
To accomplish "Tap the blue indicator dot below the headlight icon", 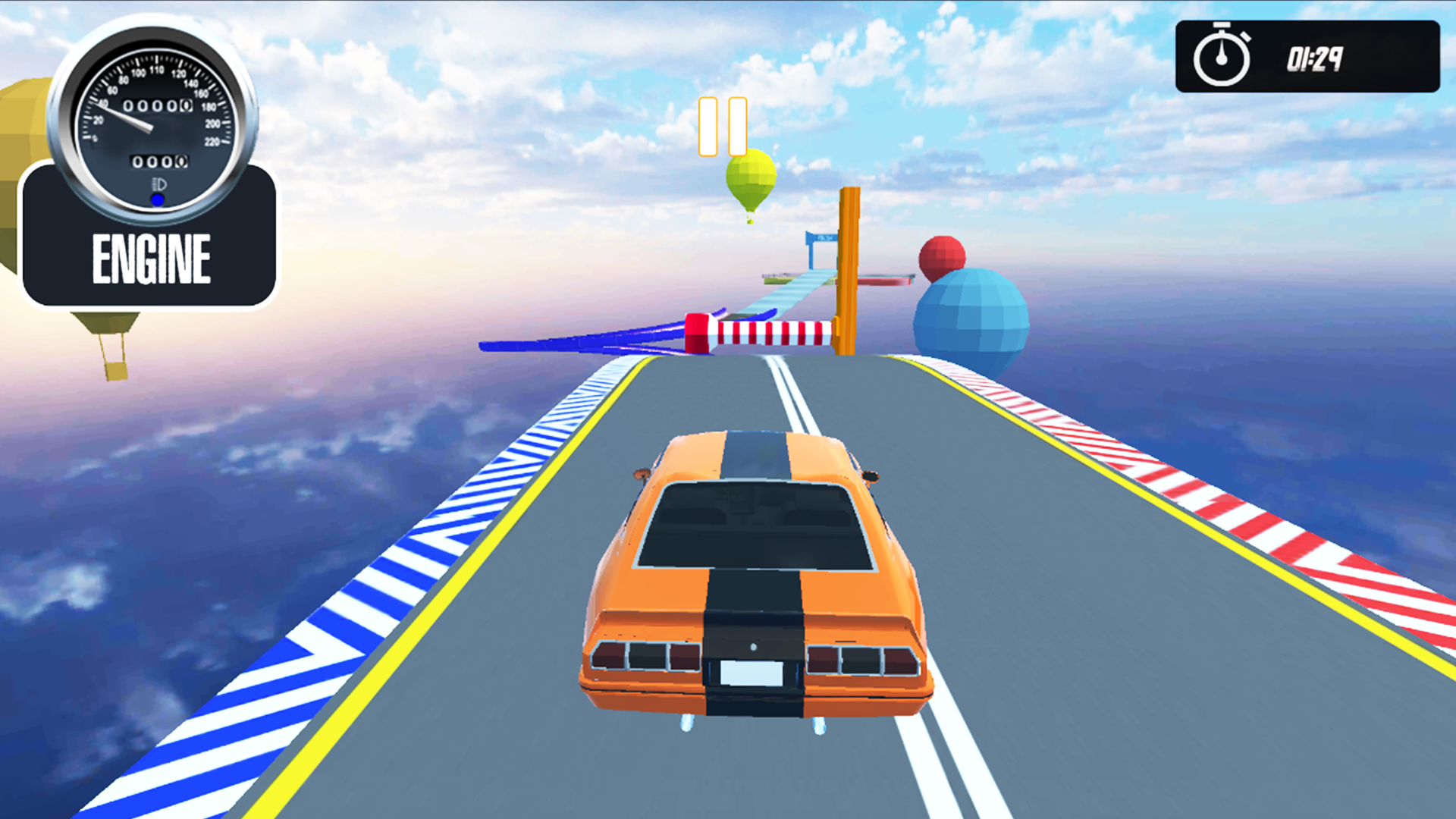I will coord(157,199).
